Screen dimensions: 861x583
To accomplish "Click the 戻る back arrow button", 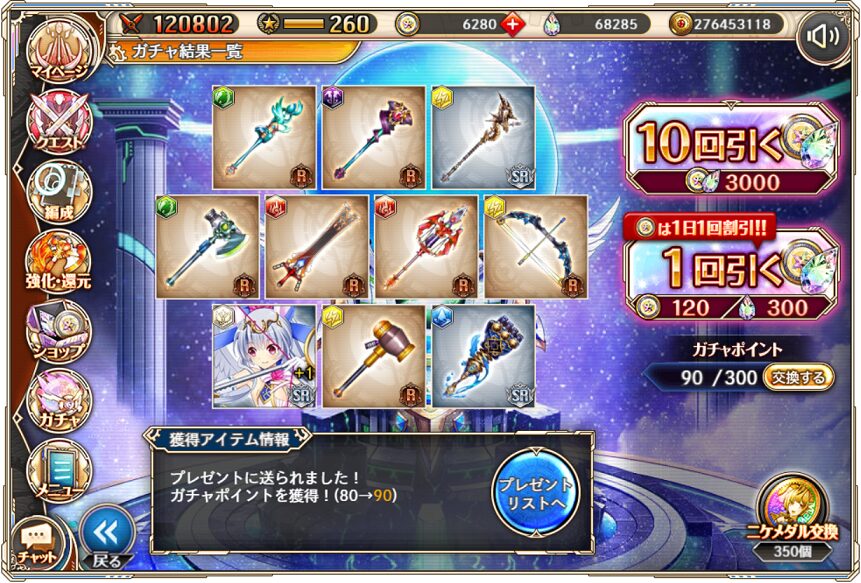I will click(x=106, y=536).
